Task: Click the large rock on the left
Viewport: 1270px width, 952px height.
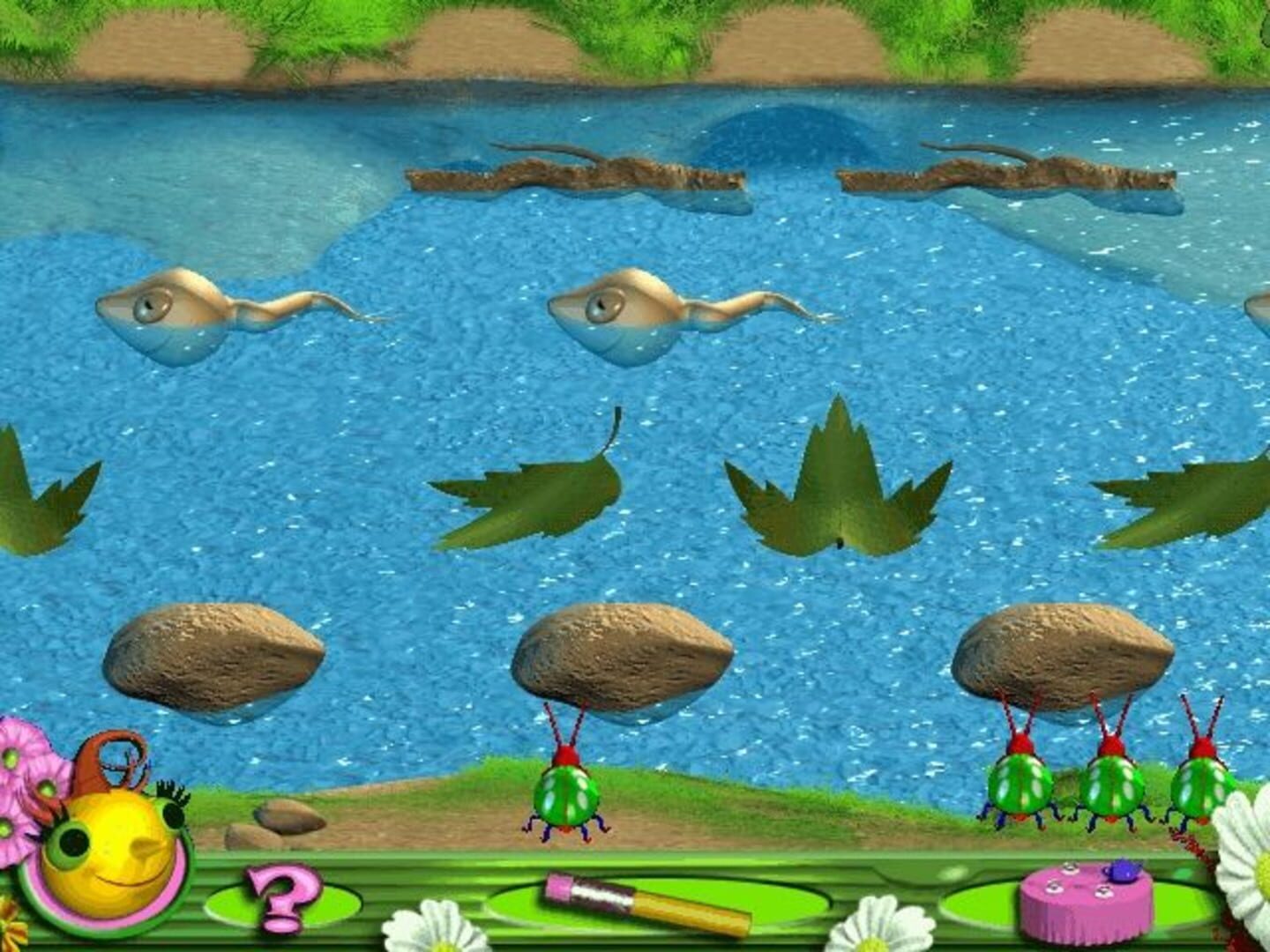Action: point(216,657)
